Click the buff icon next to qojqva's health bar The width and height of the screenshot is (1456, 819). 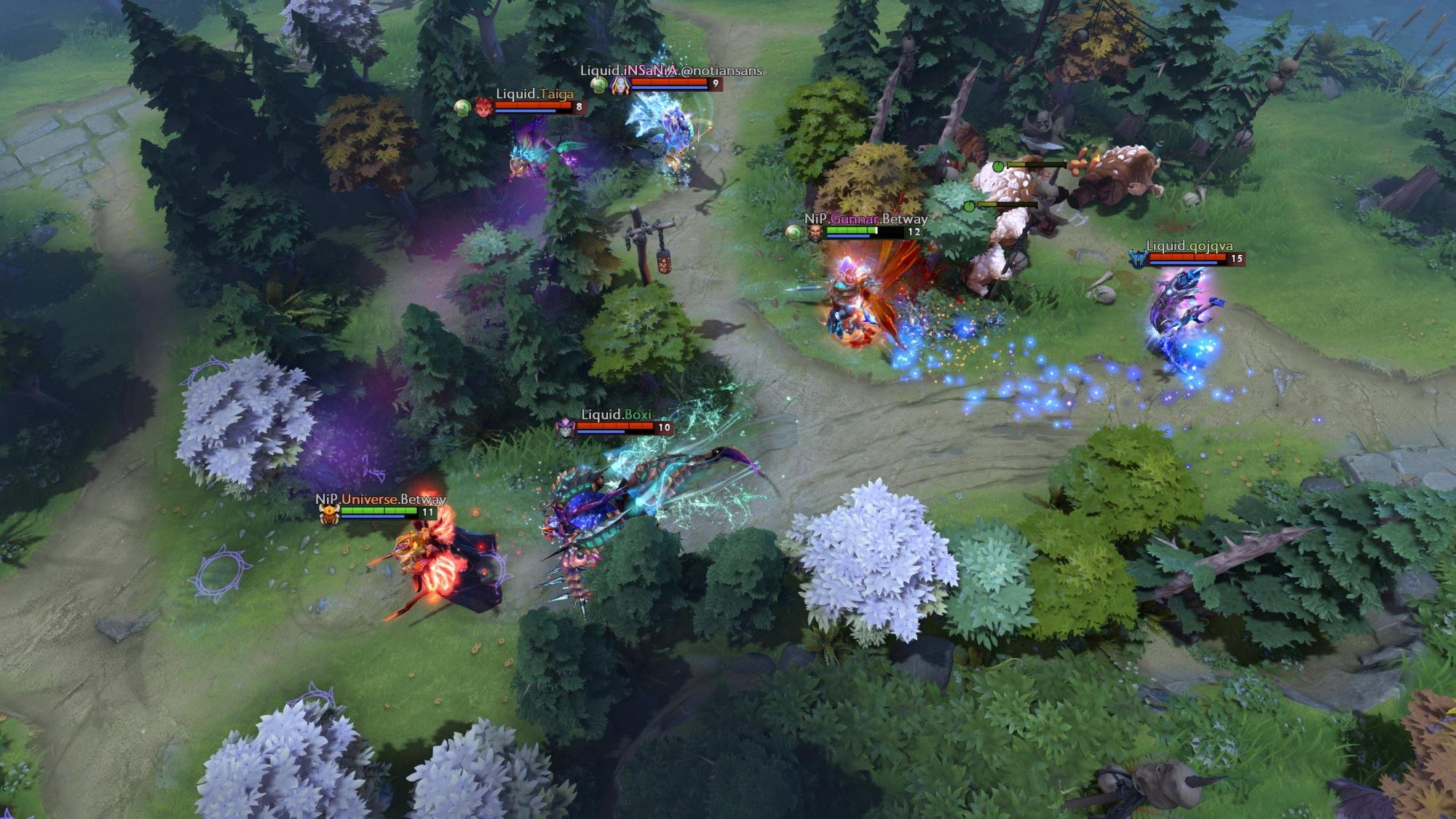tap(1139, 260)
